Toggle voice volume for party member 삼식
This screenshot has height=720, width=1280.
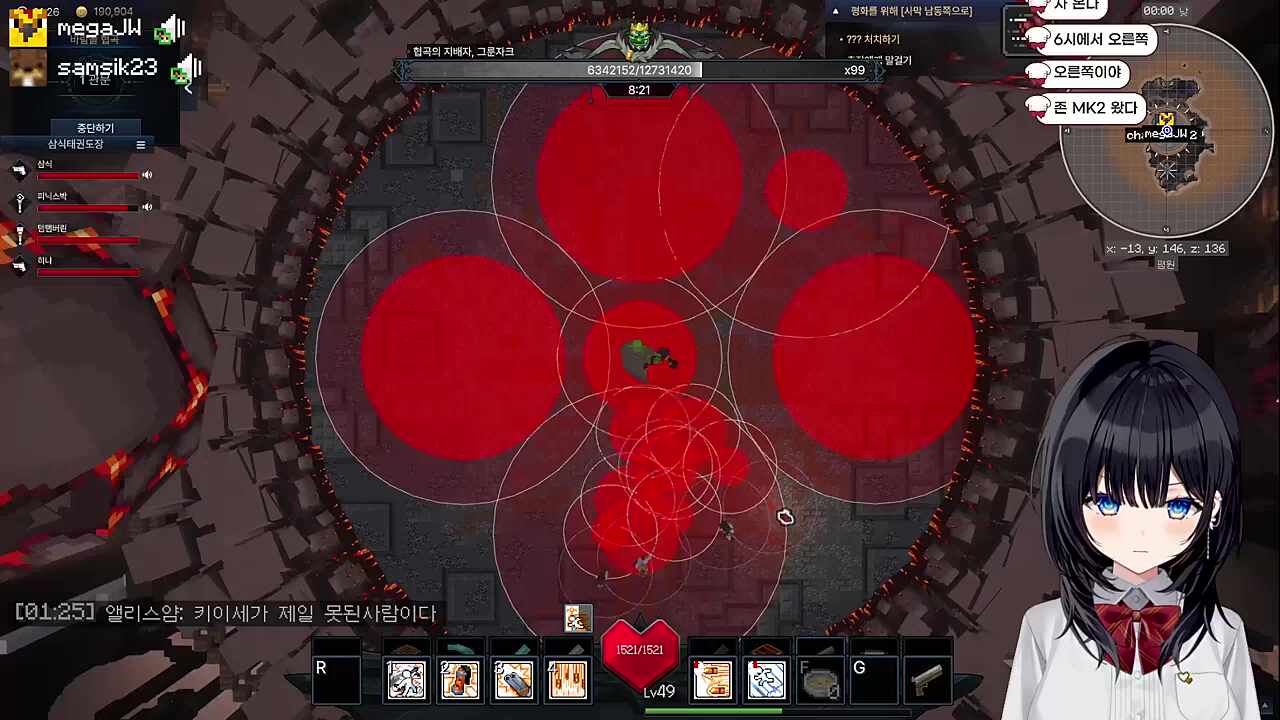(147, 175)
